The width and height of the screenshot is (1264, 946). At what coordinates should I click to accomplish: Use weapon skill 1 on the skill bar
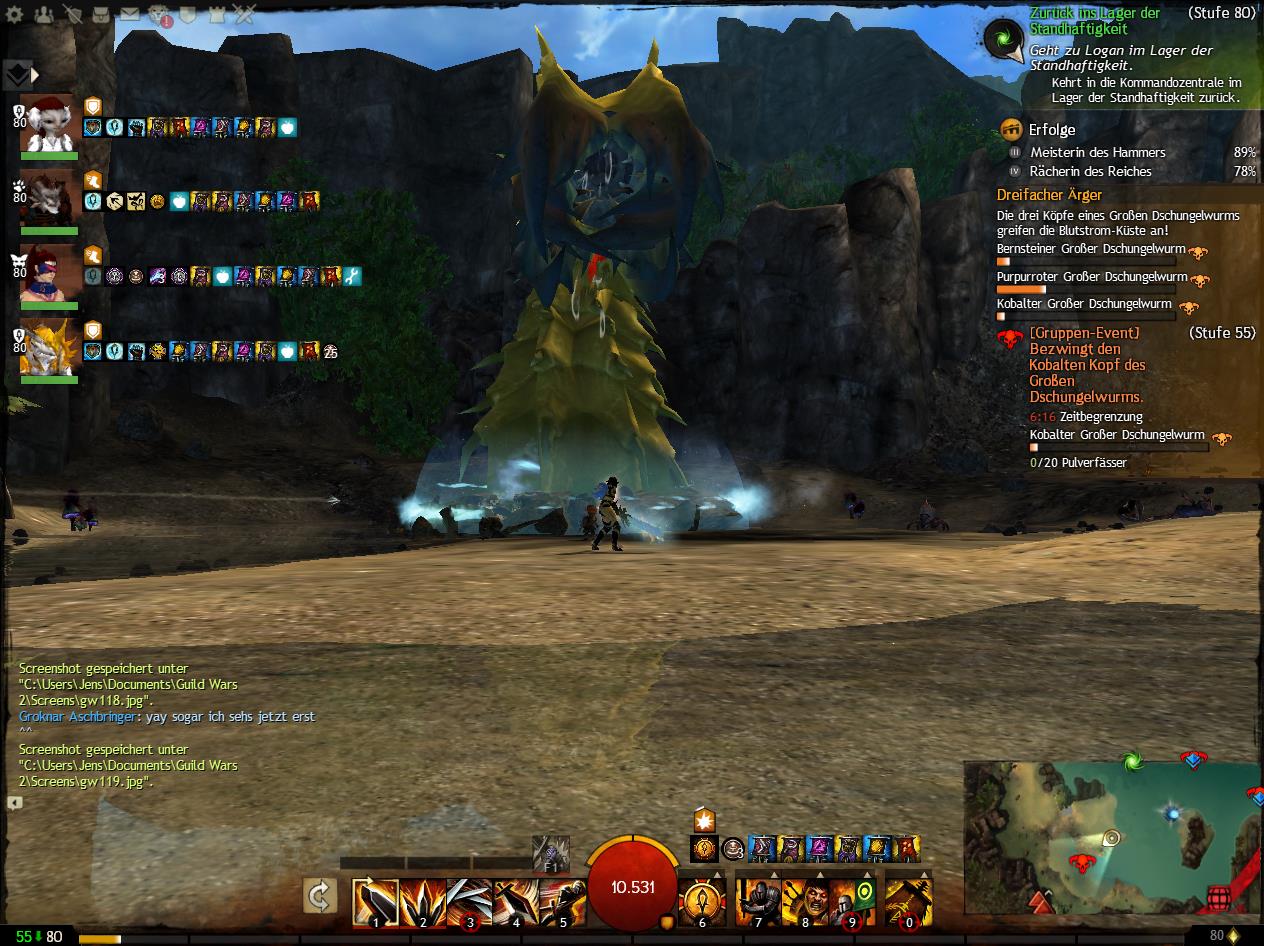375,902
